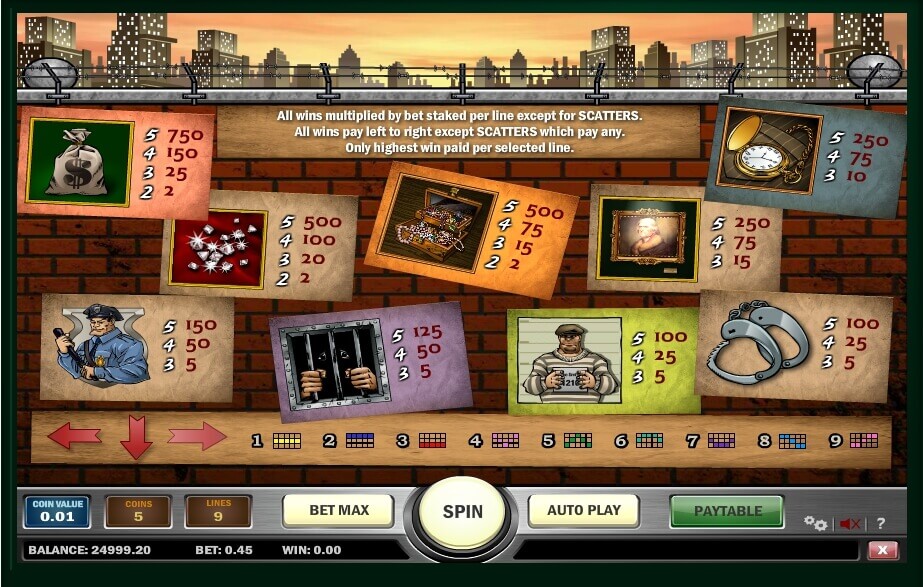
Task: Change the number of active lines
Action: coord(218,511)
